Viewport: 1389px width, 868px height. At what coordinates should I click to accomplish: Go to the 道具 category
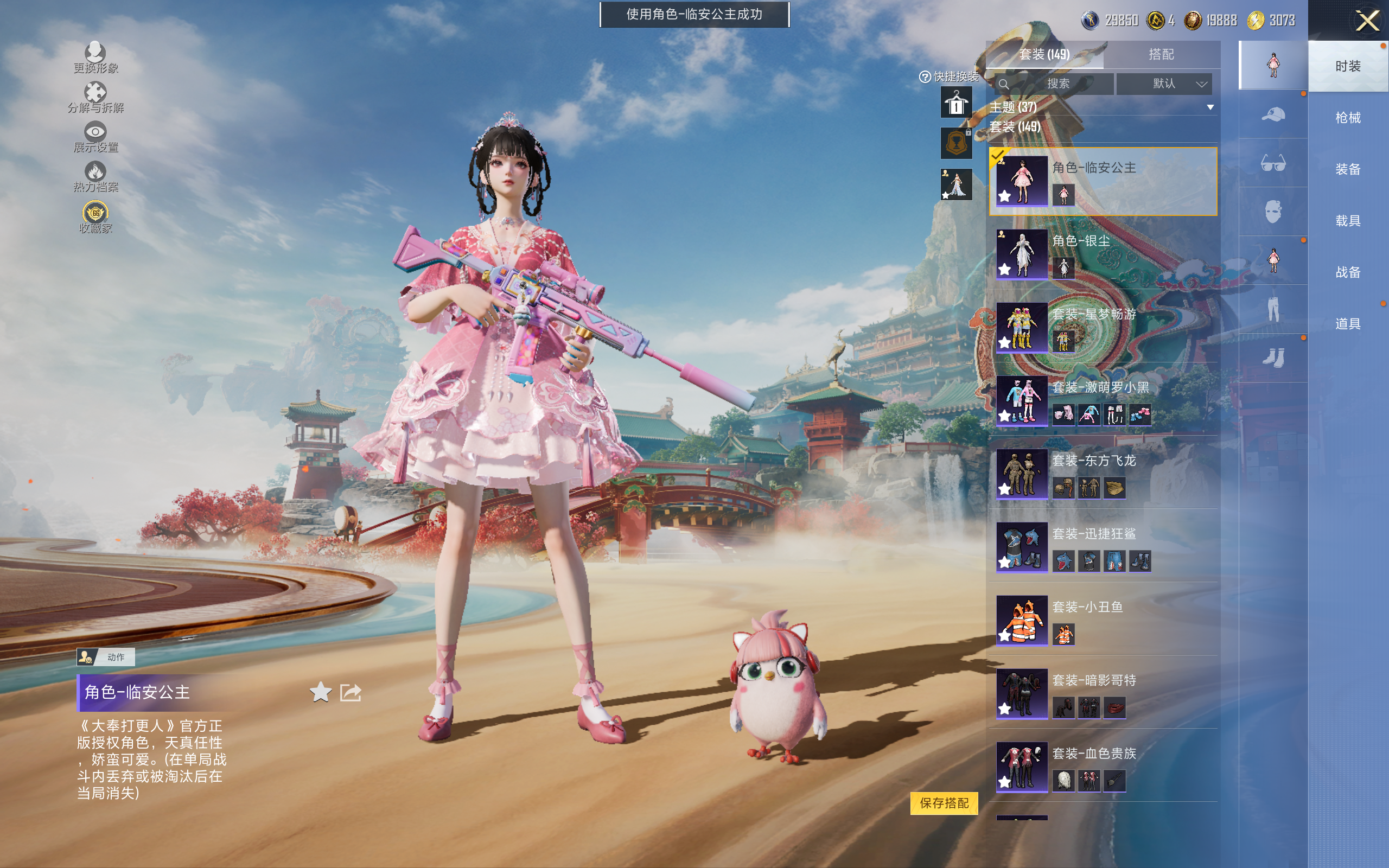click(x=1347, y=324)
